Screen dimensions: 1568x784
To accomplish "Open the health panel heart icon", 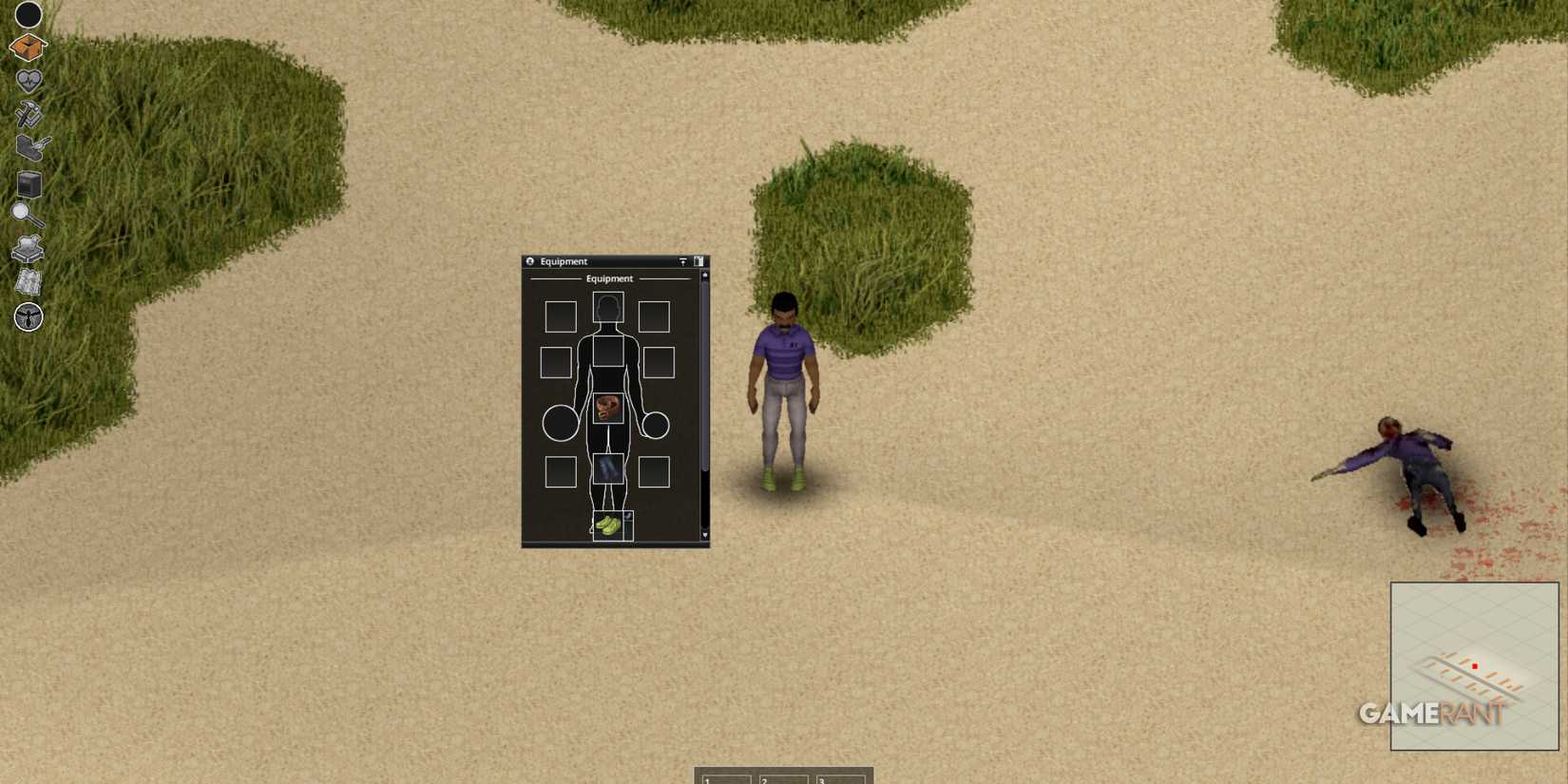I will click(x=28, y=80).
